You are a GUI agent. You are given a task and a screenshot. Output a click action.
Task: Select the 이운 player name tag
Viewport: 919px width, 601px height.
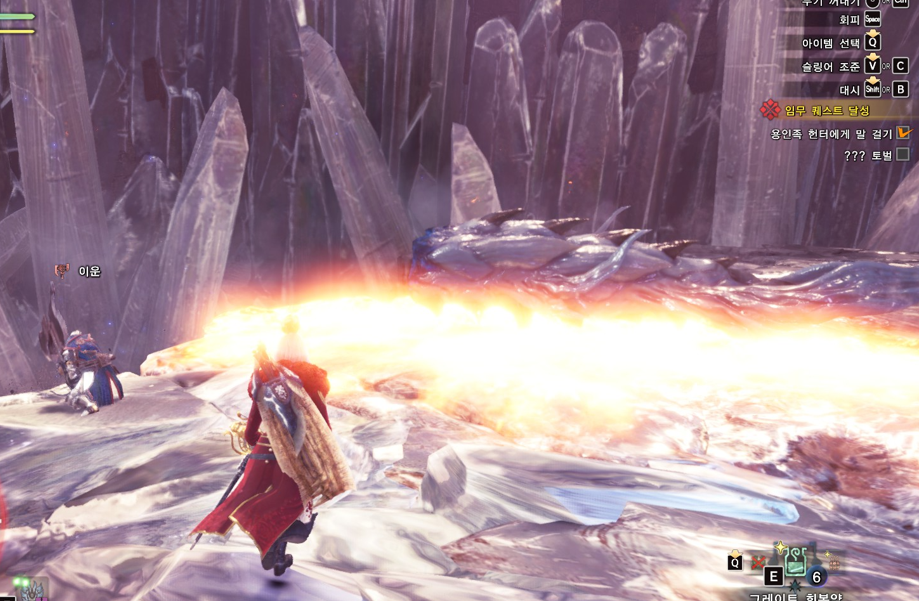tap(89, 271)
